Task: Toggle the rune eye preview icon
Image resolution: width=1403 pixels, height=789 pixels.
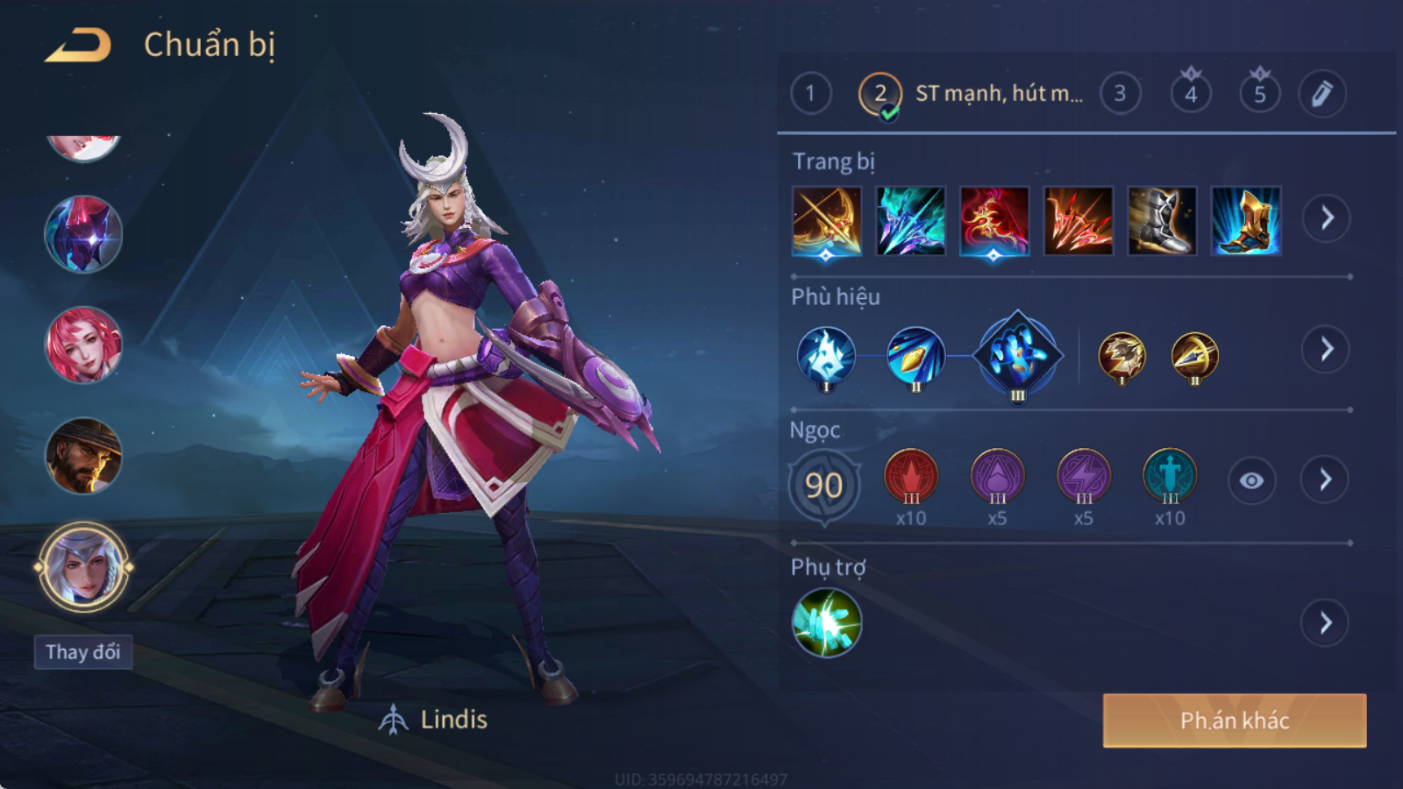Action: coord(1251,481)
